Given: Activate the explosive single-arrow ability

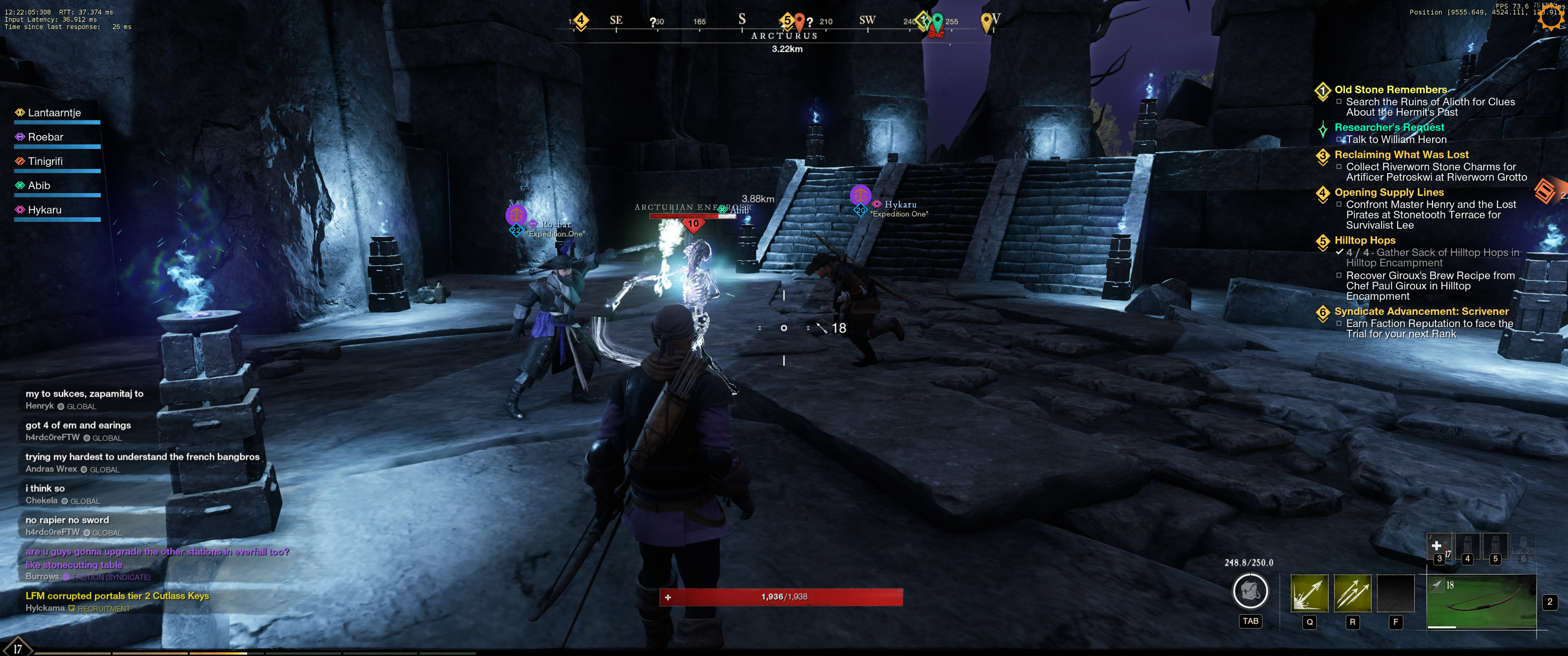Looking at the screenshot, I should 1309,593.
